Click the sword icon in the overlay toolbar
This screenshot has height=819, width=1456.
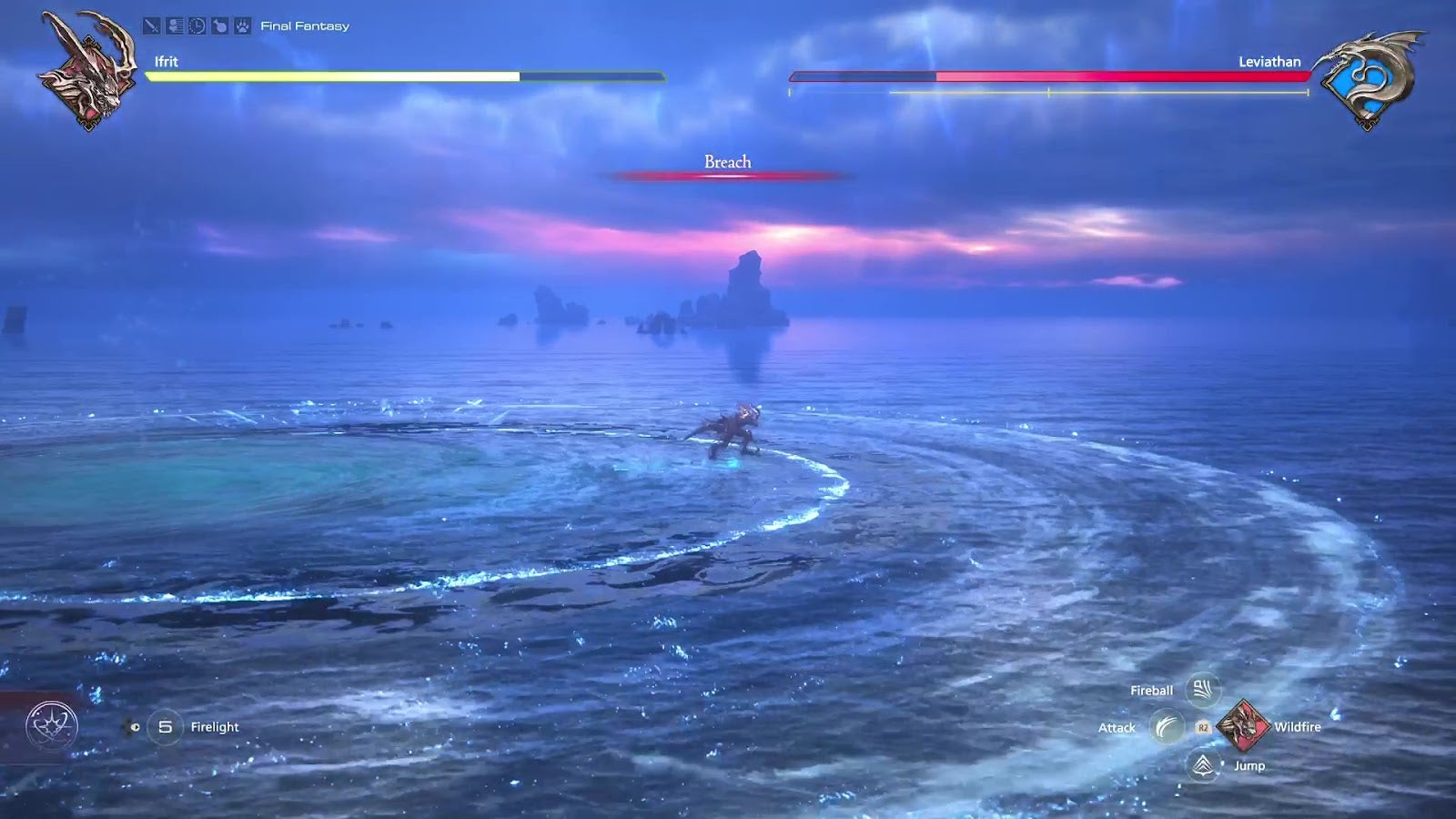click(151, 26)
